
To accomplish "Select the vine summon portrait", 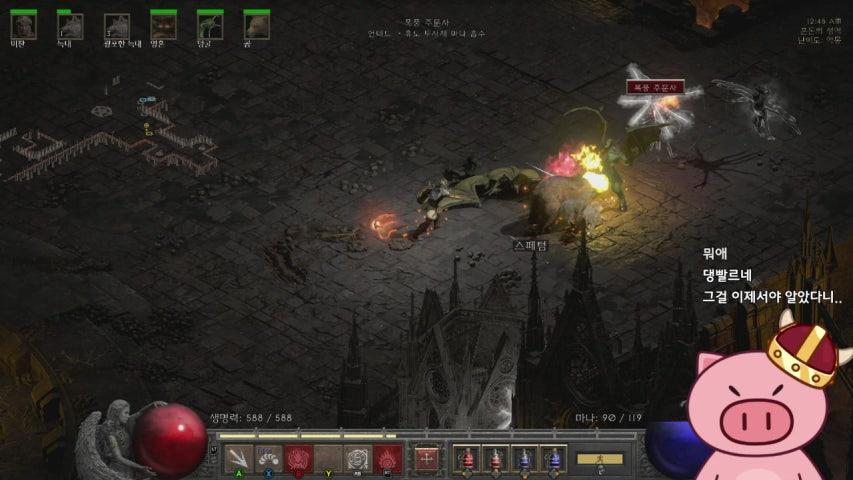I will (210, 24).
